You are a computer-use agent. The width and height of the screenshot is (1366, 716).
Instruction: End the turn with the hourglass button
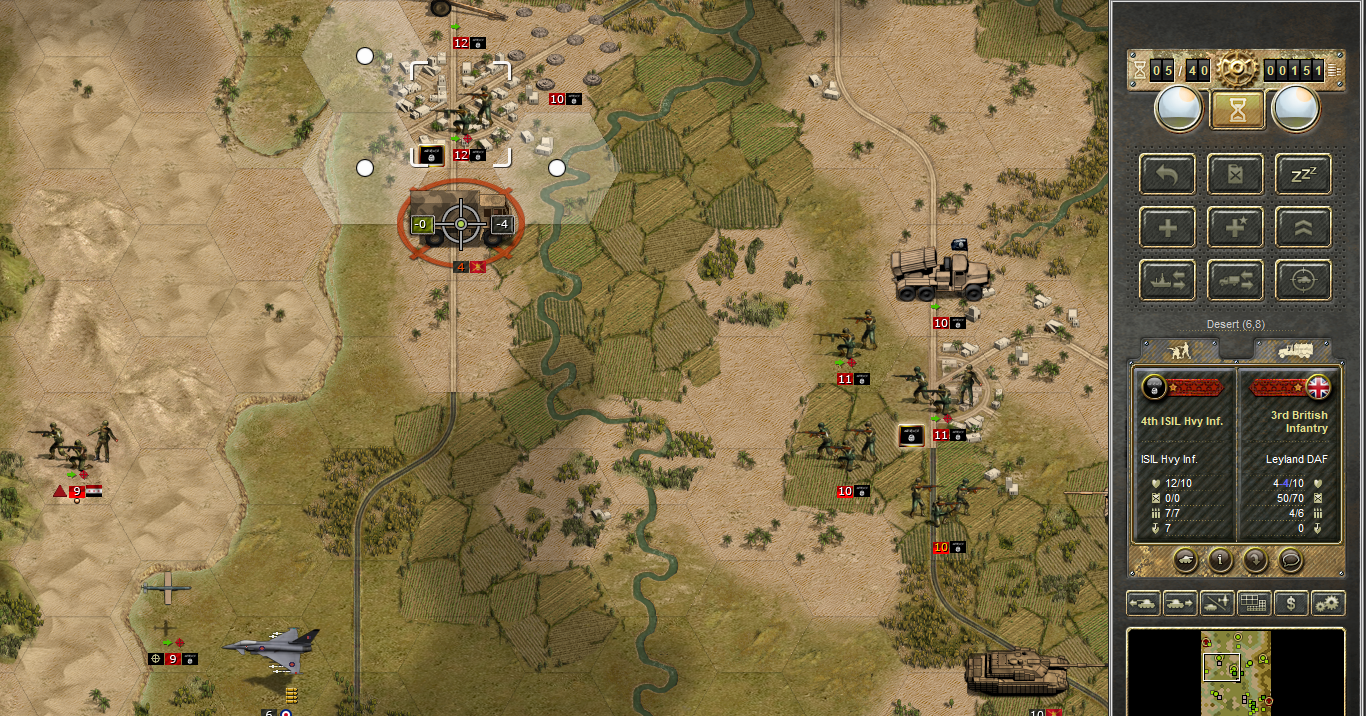[1237, 109]
